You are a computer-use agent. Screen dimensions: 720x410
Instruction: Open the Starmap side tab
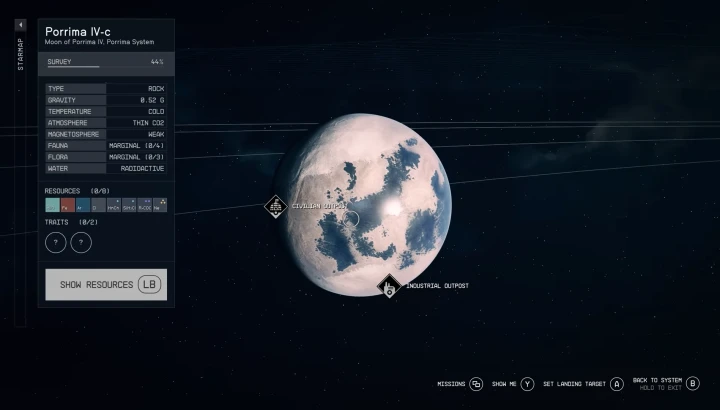click(x=21, y=50)
